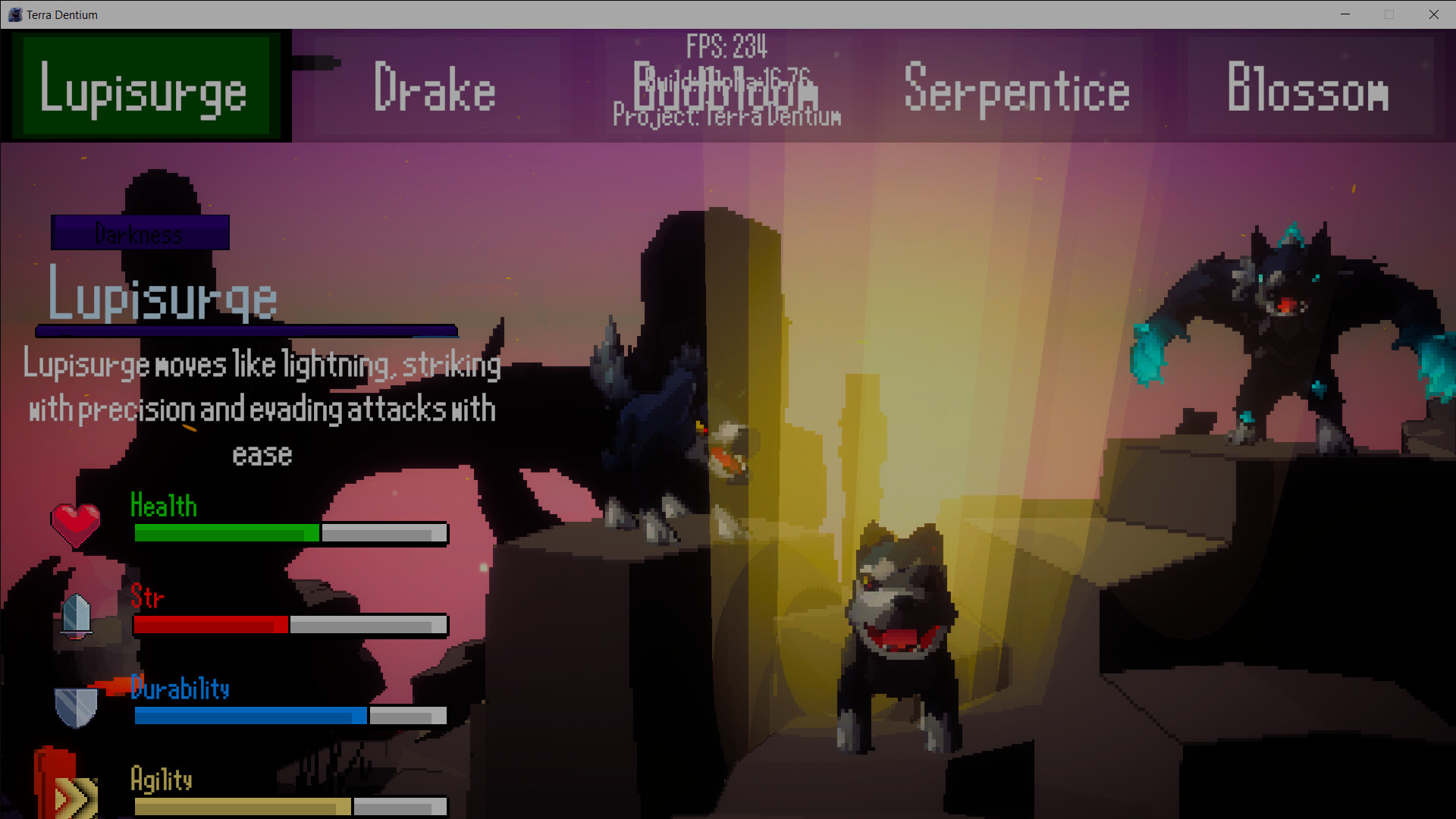Viewport: 1456px width, 819px height.
Task: Select the Serpentice tab
Action: coord(1015,91)
